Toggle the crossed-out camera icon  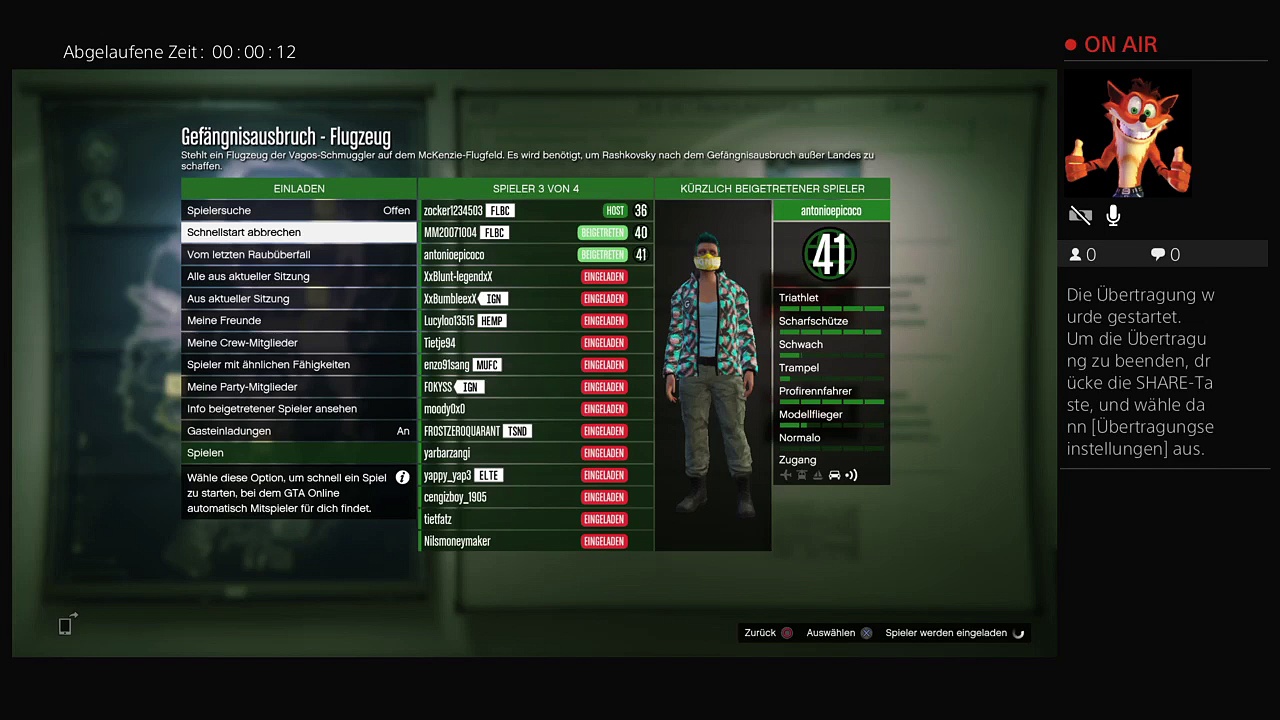pyautogui.click(x=1080, y=215)
